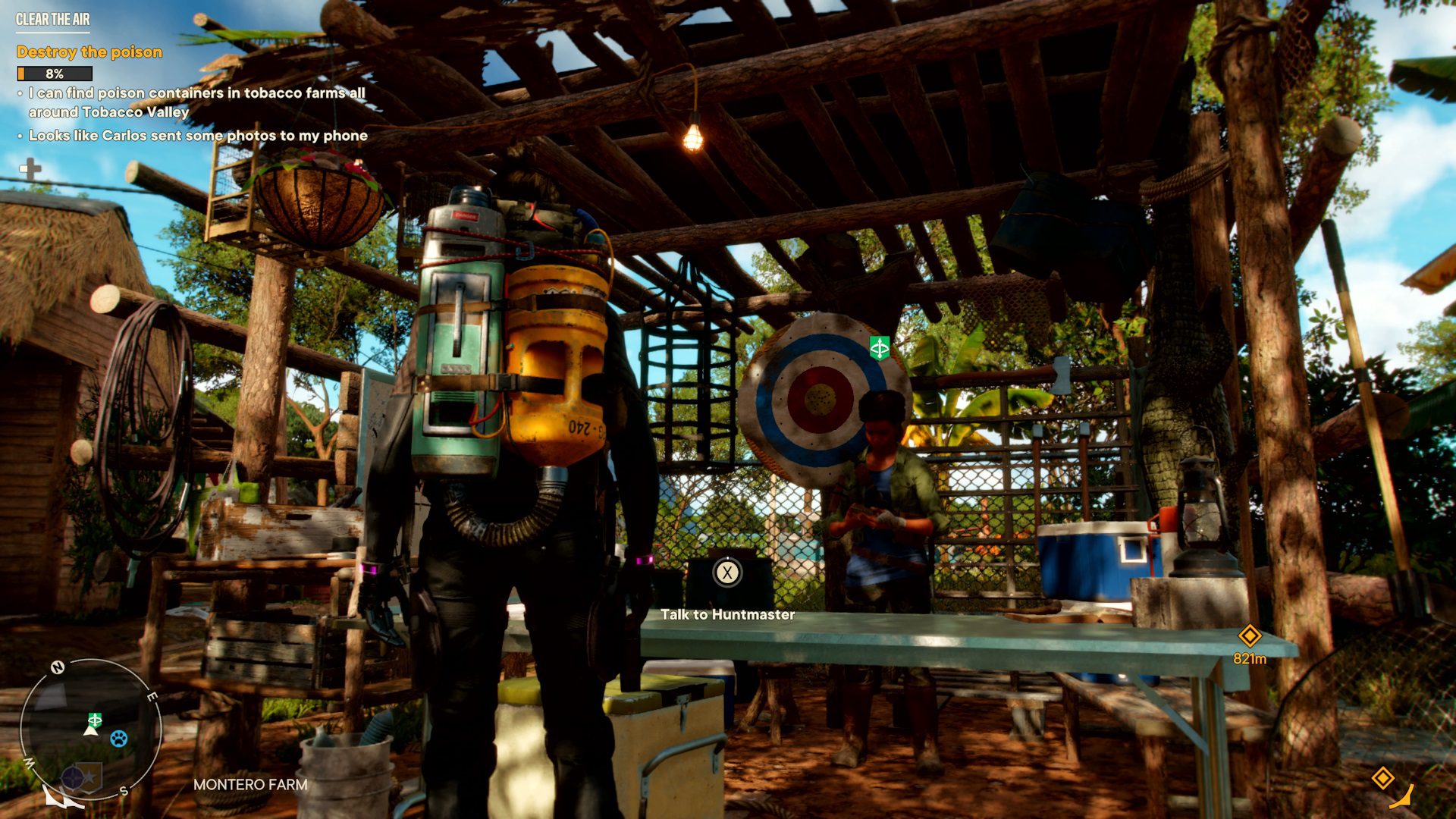Click the green marker icon on the minimap
The image size is (1456, 819).
point(95,719)
